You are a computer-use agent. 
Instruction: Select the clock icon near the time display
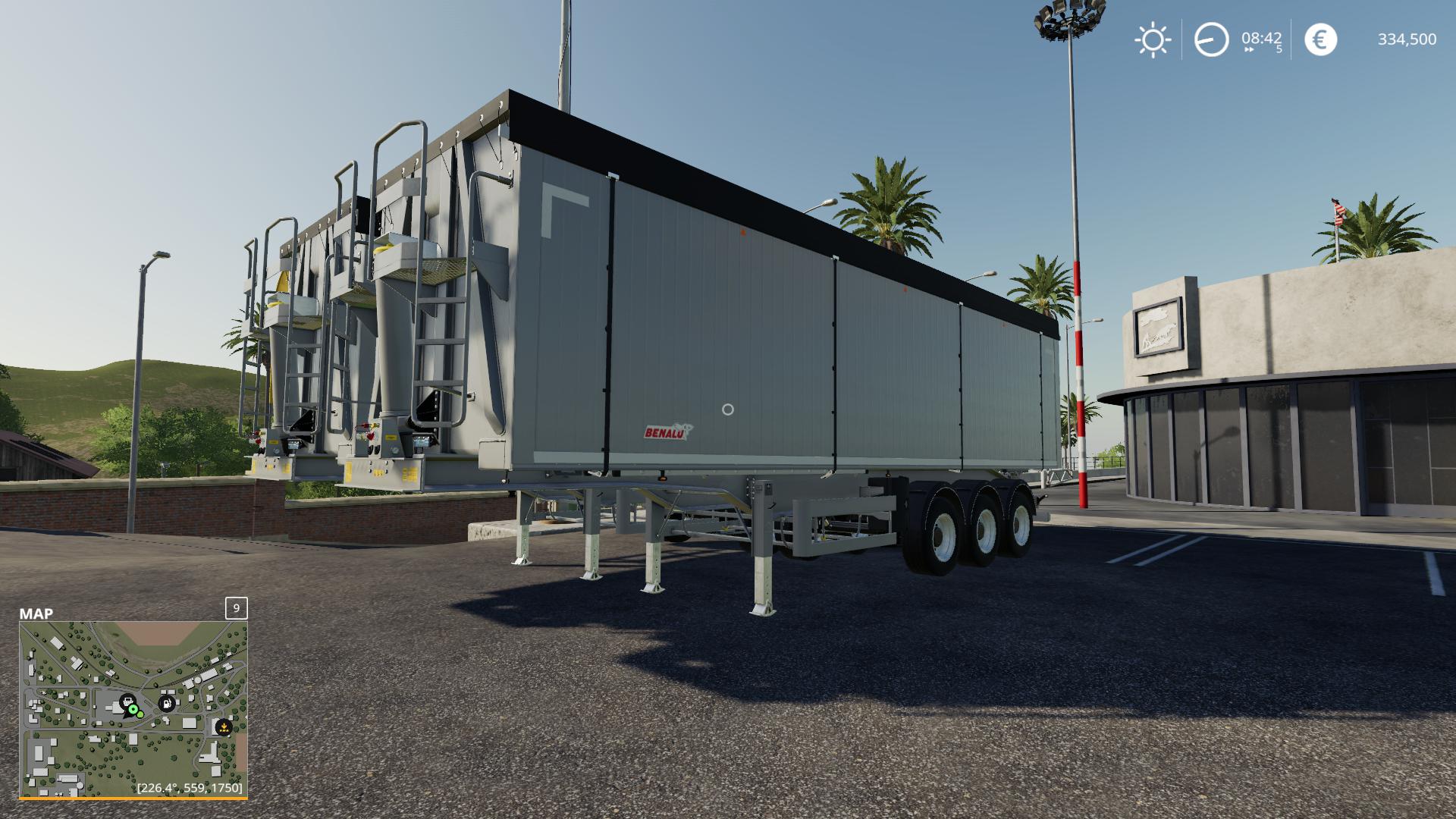click(1211, 40)
